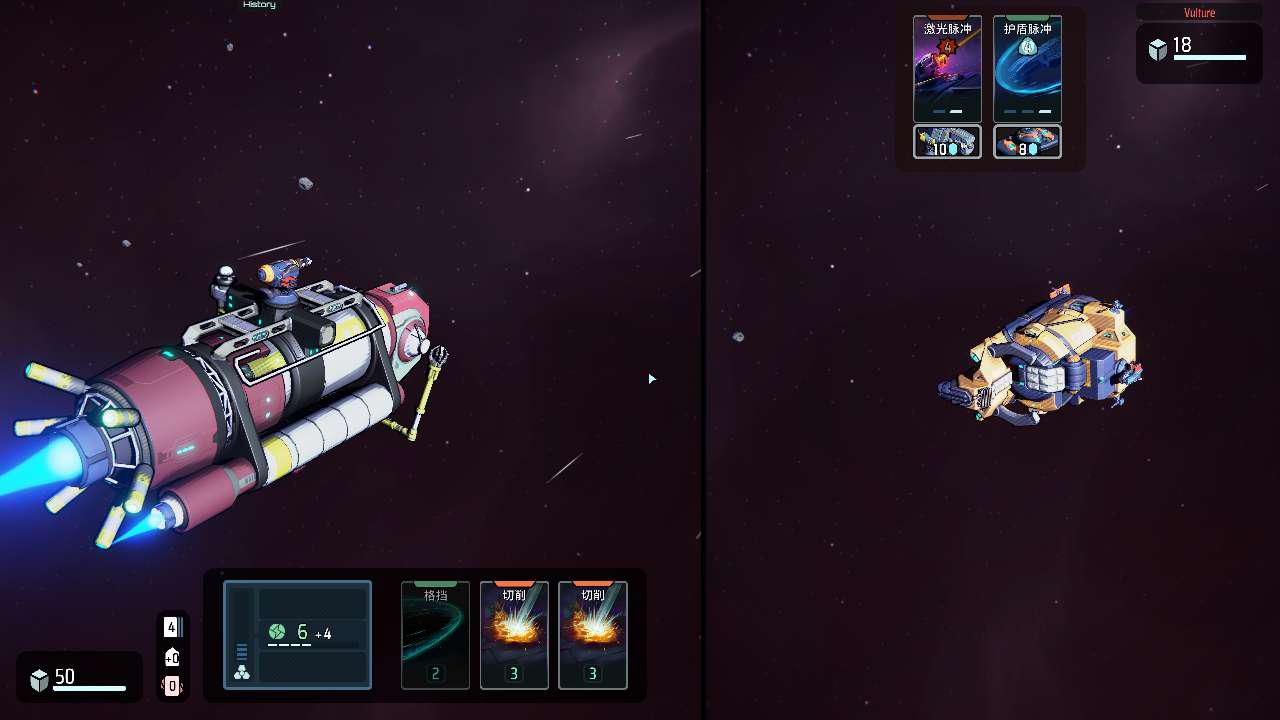
Task: Open the History log
Action: click(259, 5)
